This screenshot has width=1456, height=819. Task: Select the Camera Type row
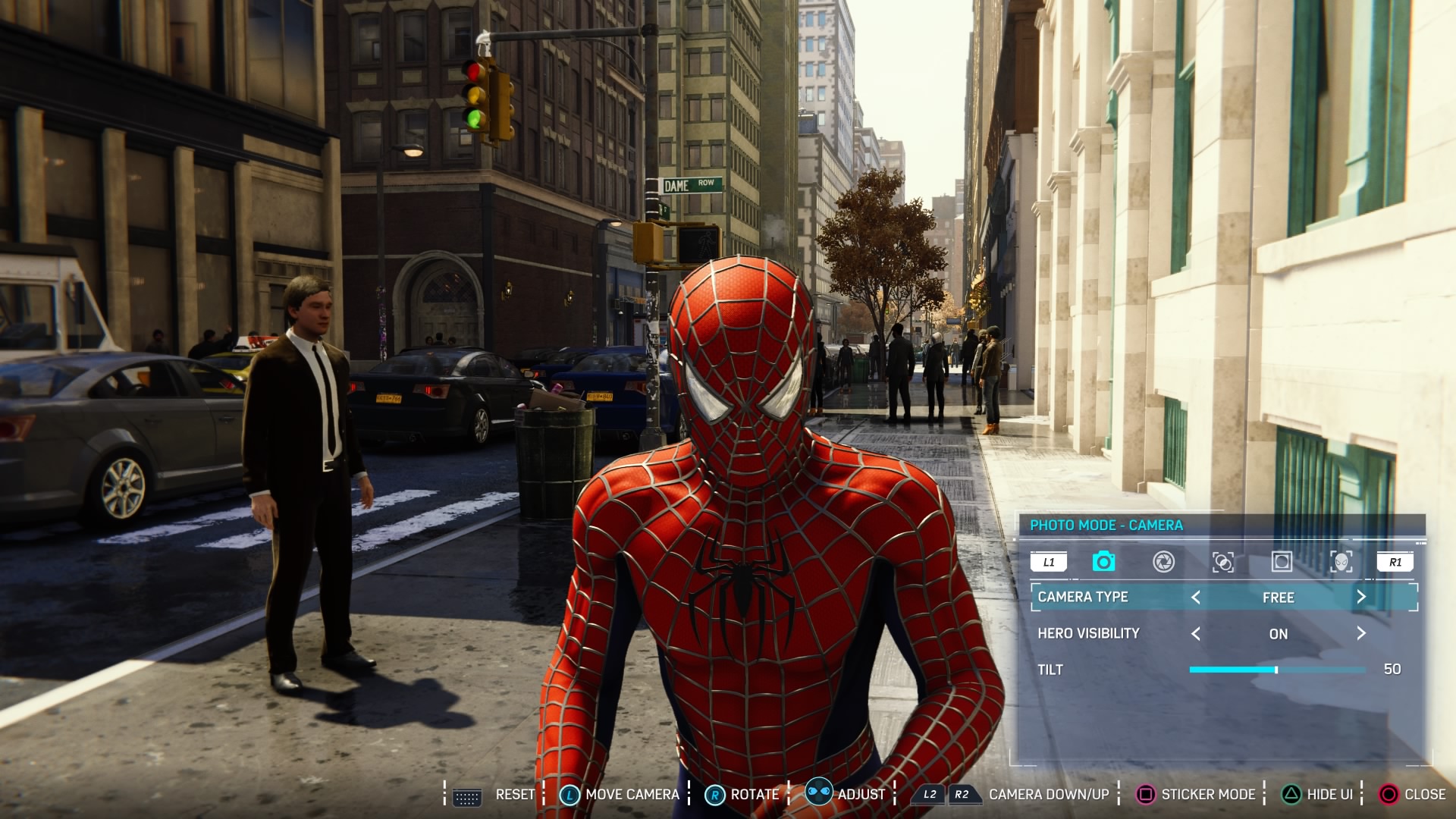(x=1083, y=598)
